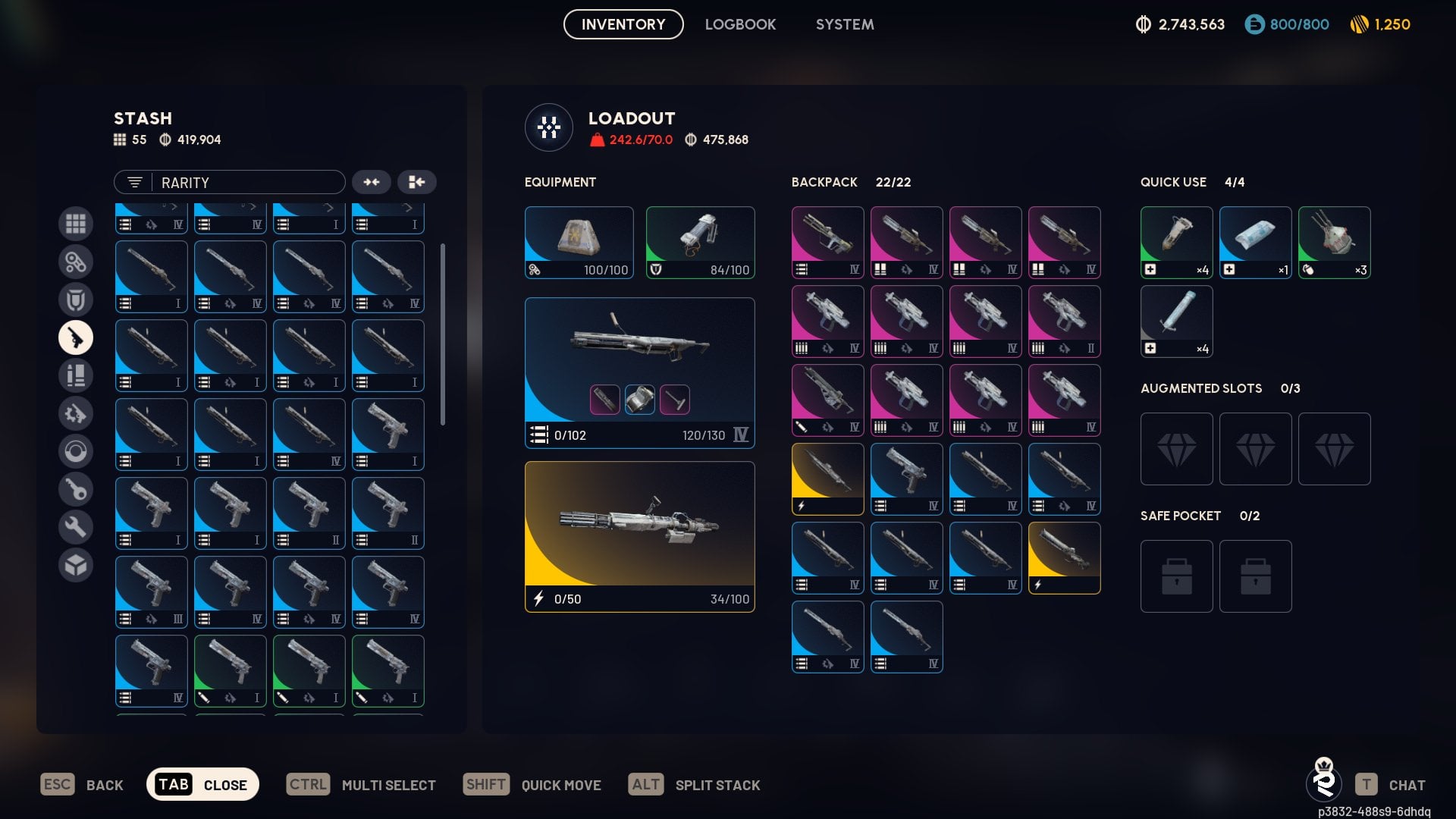Toggle the compact view button beside the rarity filter
1456x819 pixels.
click(372, 182)
